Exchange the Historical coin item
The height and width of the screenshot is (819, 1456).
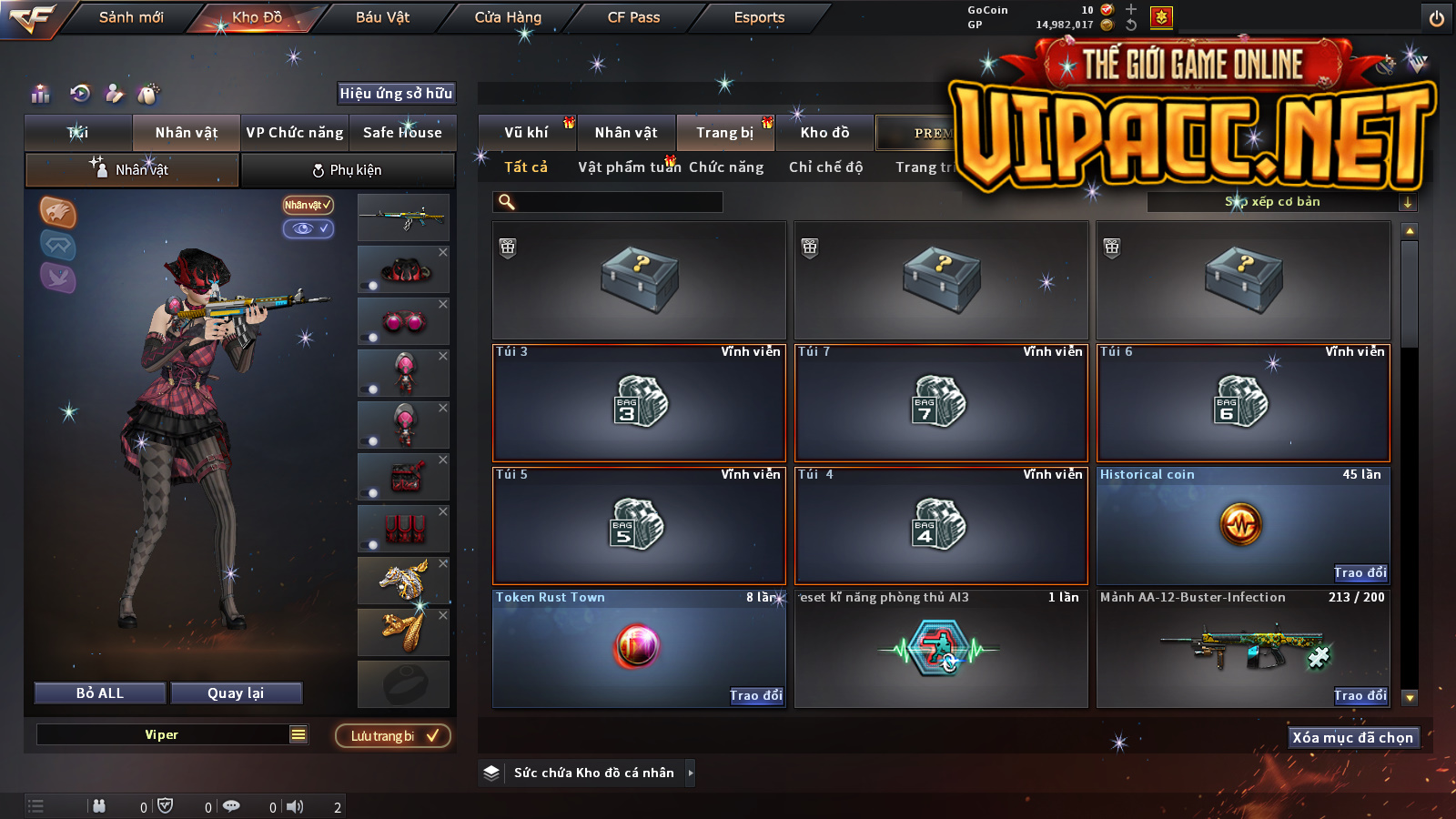[x=1360, y=572]
